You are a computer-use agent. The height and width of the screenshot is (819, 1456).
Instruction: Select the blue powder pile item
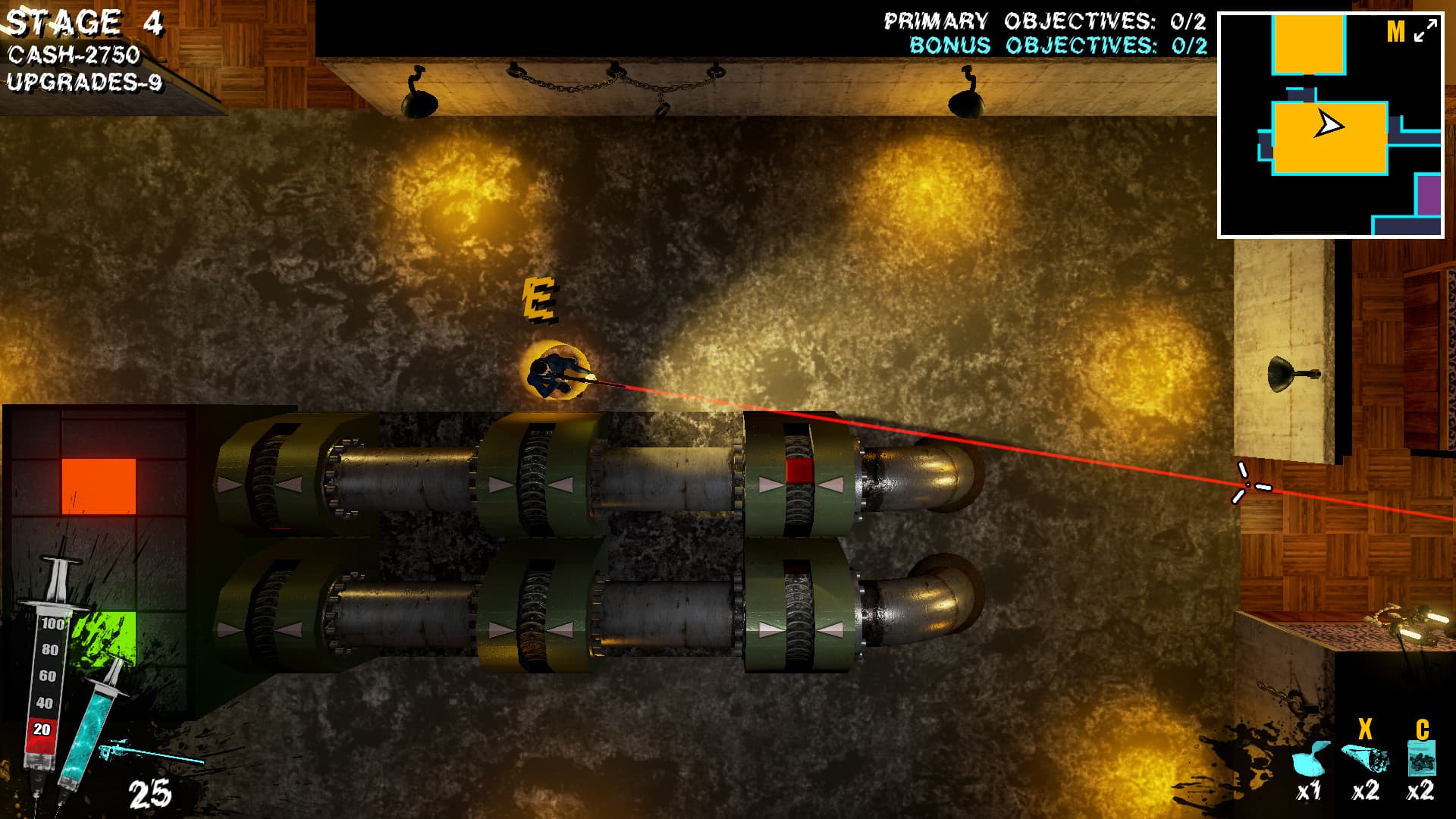(x=1310, y=758)
